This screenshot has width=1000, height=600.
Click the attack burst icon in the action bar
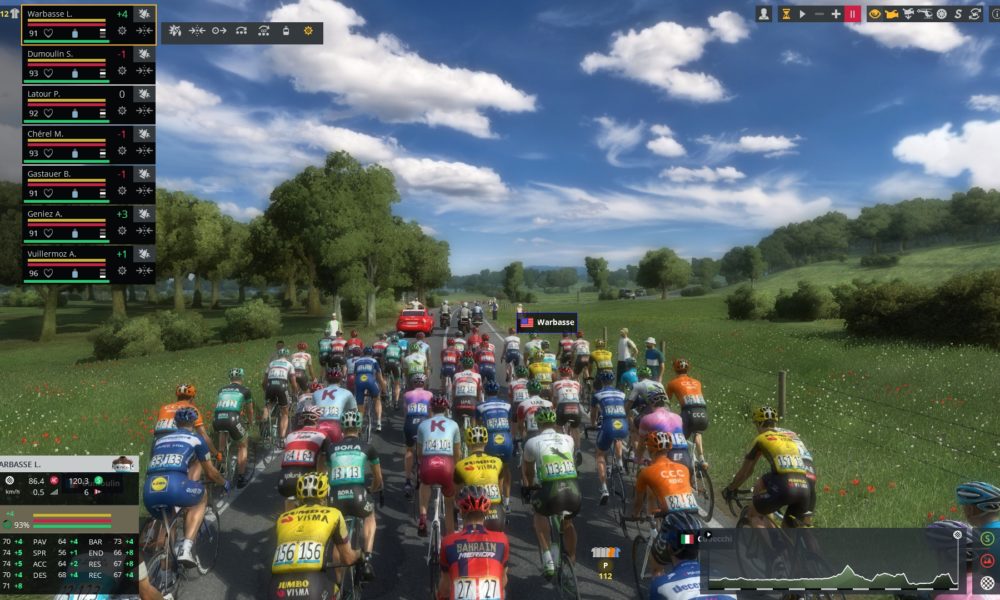(176, 31)
